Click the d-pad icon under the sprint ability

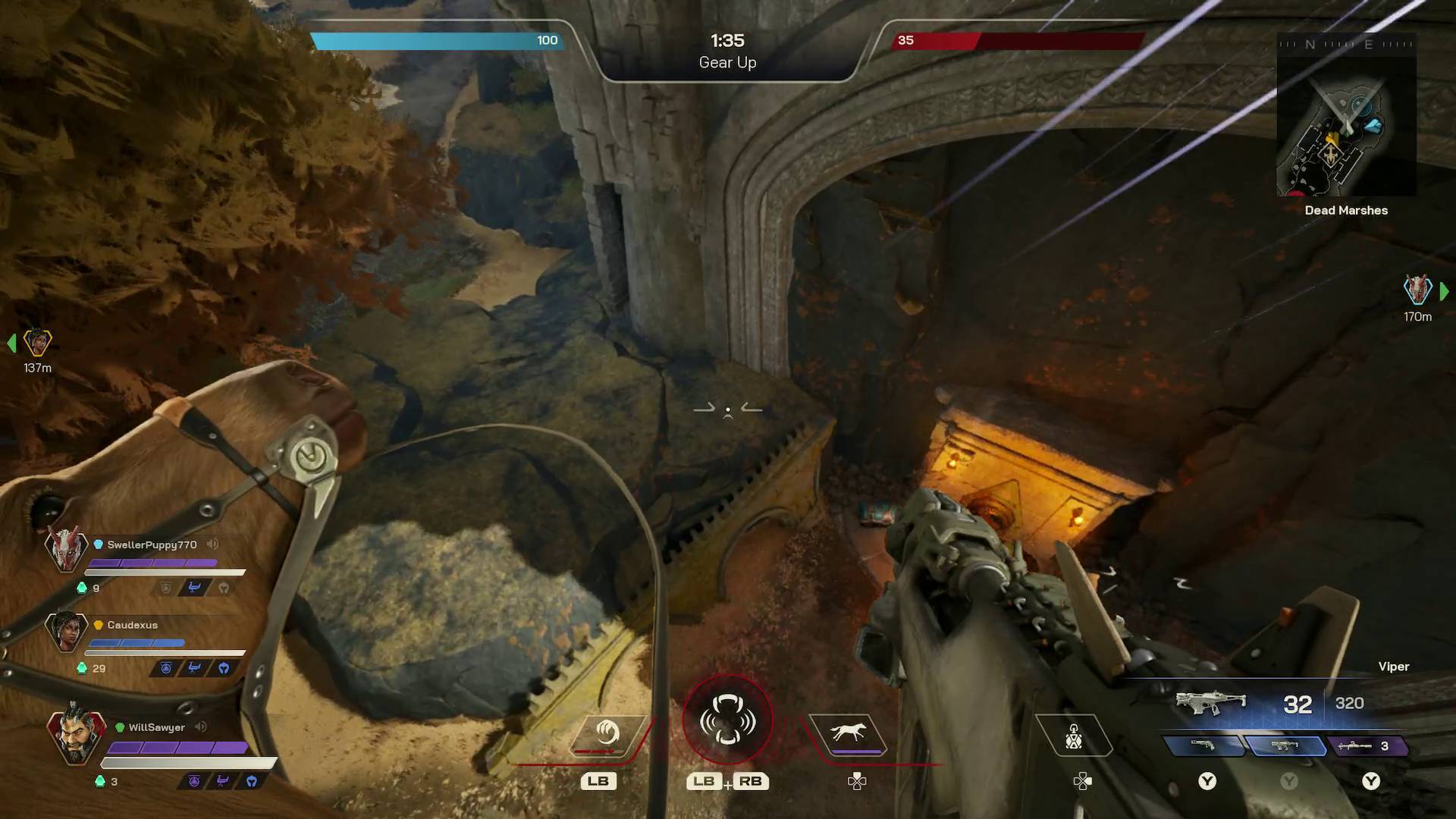pos(858,781)
